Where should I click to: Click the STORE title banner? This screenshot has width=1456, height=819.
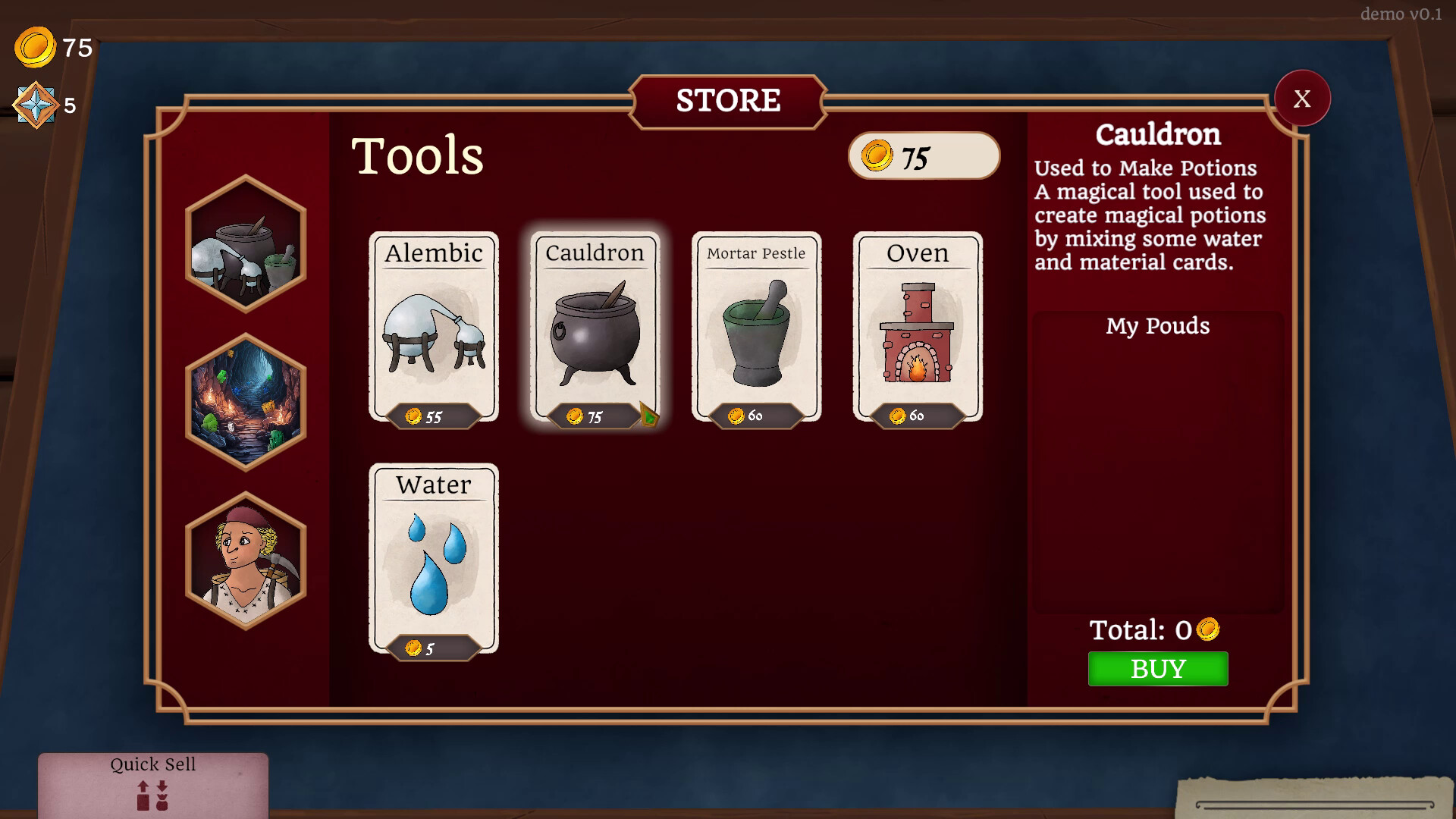click(728, 100)
